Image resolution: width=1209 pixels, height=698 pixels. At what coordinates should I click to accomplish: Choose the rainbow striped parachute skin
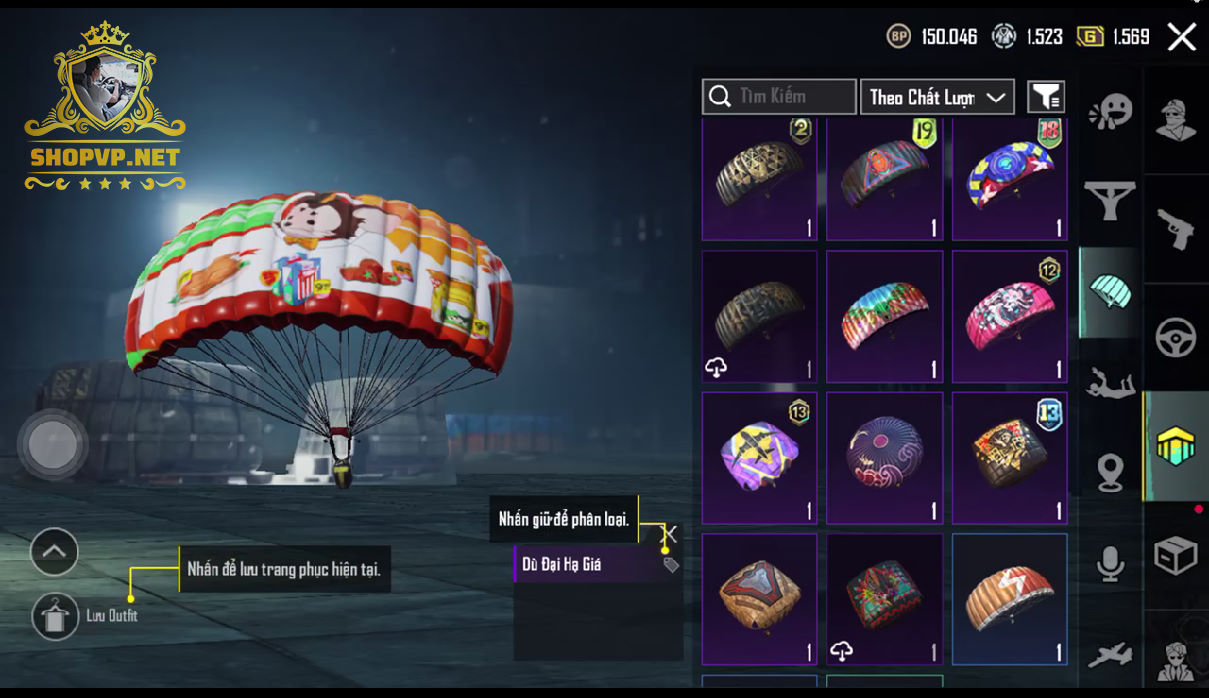(884, 317)
